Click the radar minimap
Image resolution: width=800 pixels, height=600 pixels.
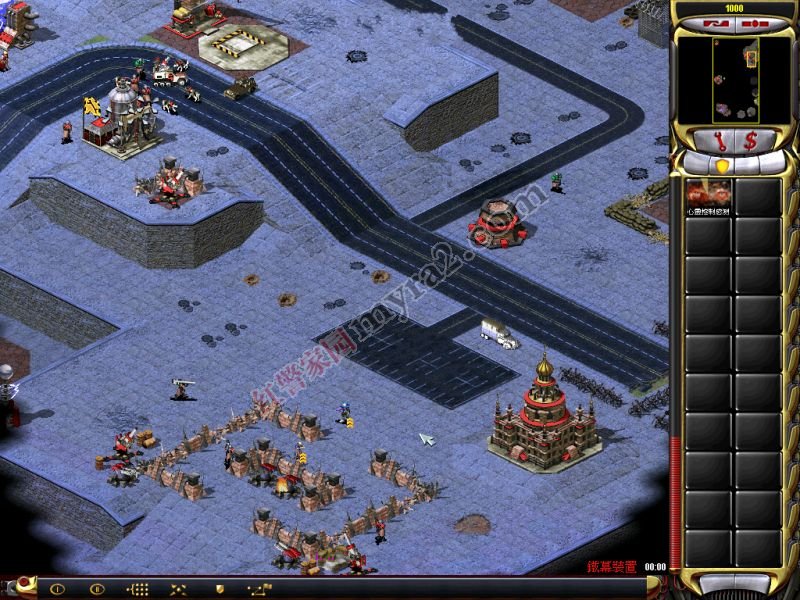coord(736,79)
